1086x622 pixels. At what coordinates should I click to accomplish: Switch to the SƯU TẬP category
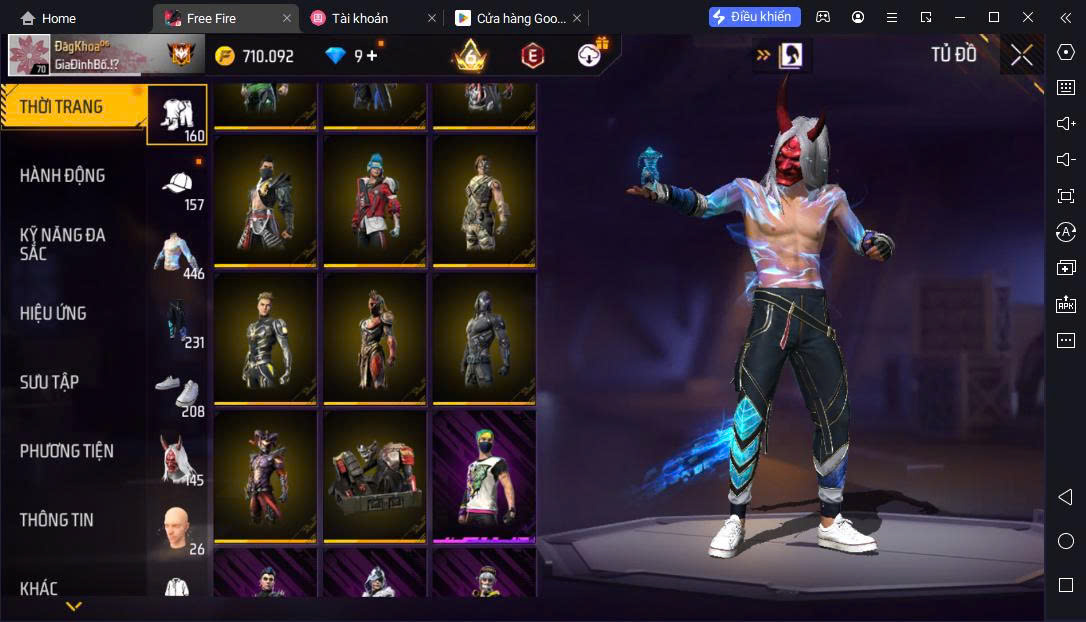click(49, 382)
